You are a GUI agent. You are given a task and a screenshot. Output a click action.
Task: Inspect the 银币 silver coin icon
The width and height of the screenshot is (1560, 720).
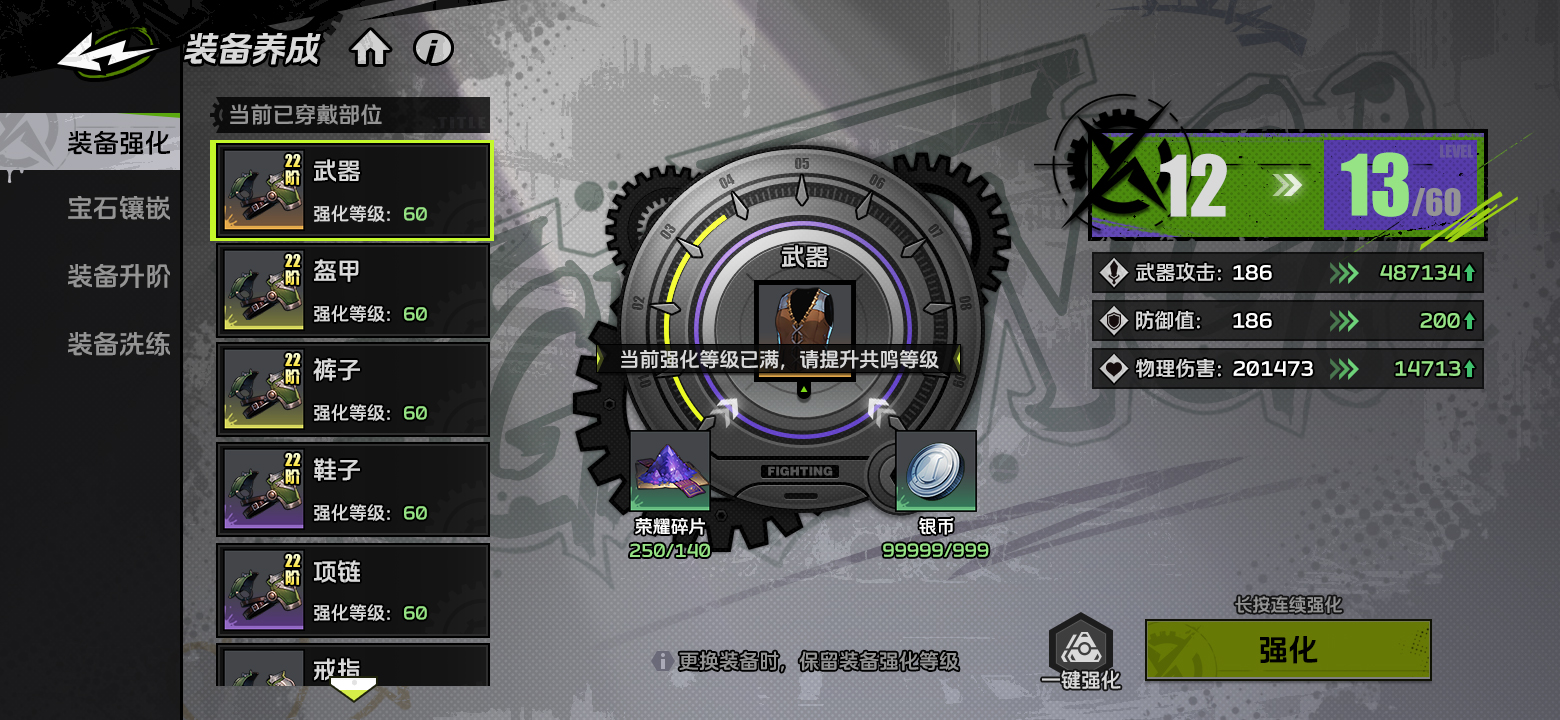tap(935, 471)
